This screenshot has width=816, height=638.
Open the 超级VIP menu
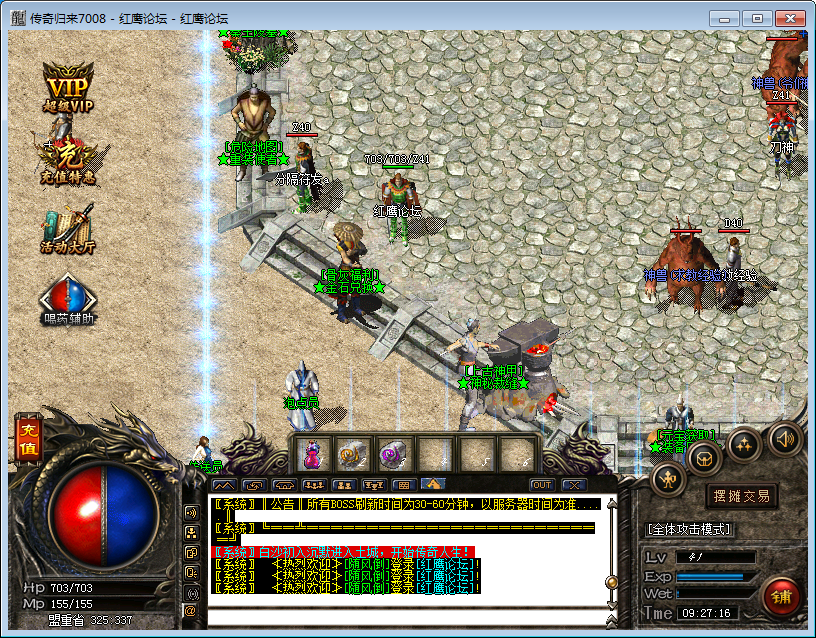coord(68,88)
